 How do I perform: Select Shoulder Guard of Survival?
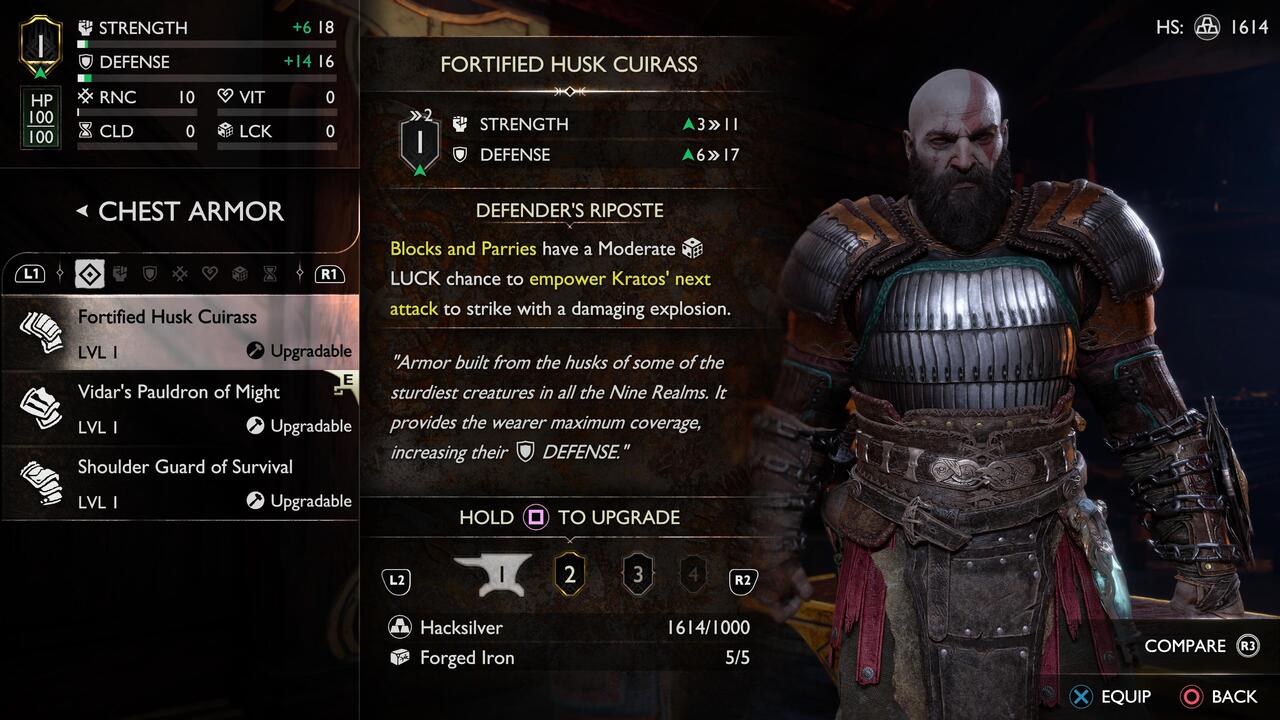click(x=185, y=467)
